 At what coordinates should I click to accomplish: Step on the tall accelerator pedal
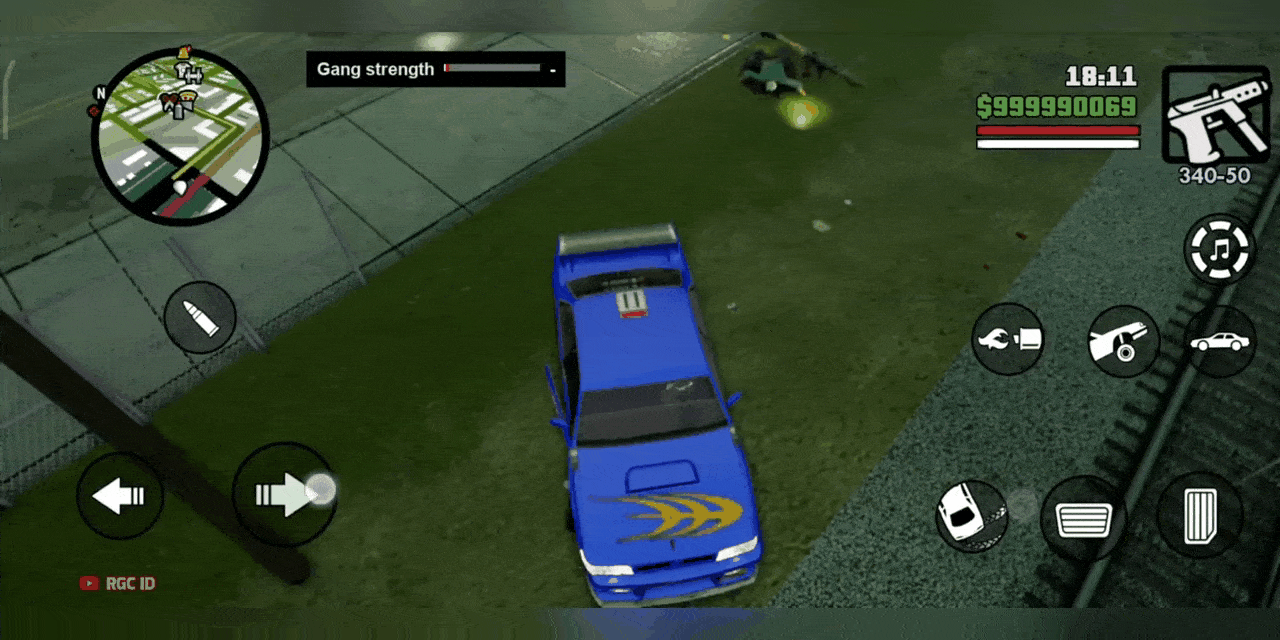[1200, 515]
